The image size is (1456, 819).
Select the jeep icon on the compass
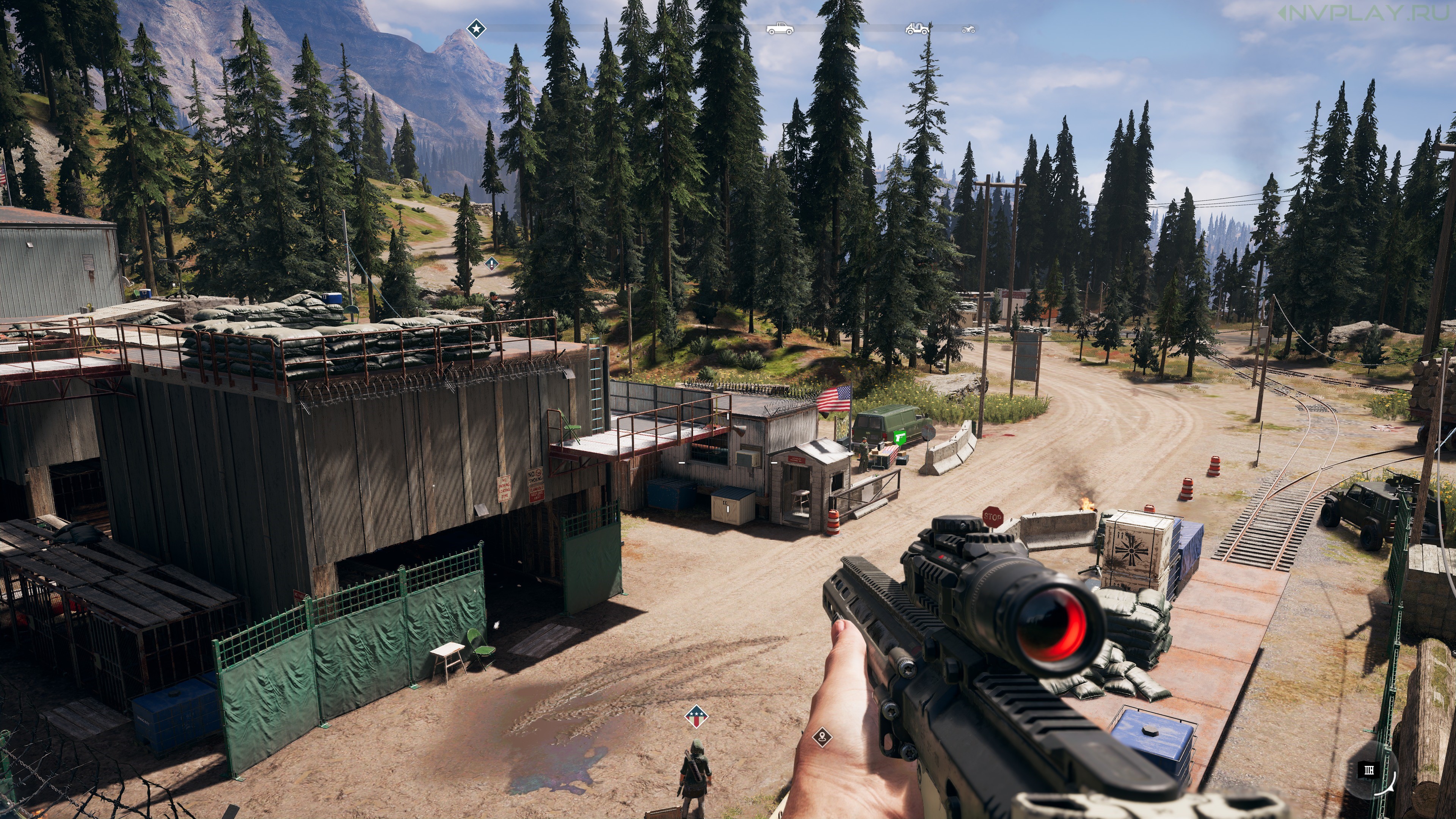point(917,28)
